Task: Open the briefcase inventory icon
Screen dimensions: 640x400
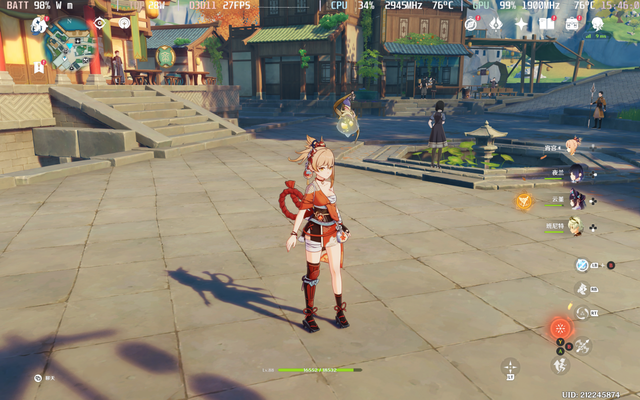Action: point(572,23)
